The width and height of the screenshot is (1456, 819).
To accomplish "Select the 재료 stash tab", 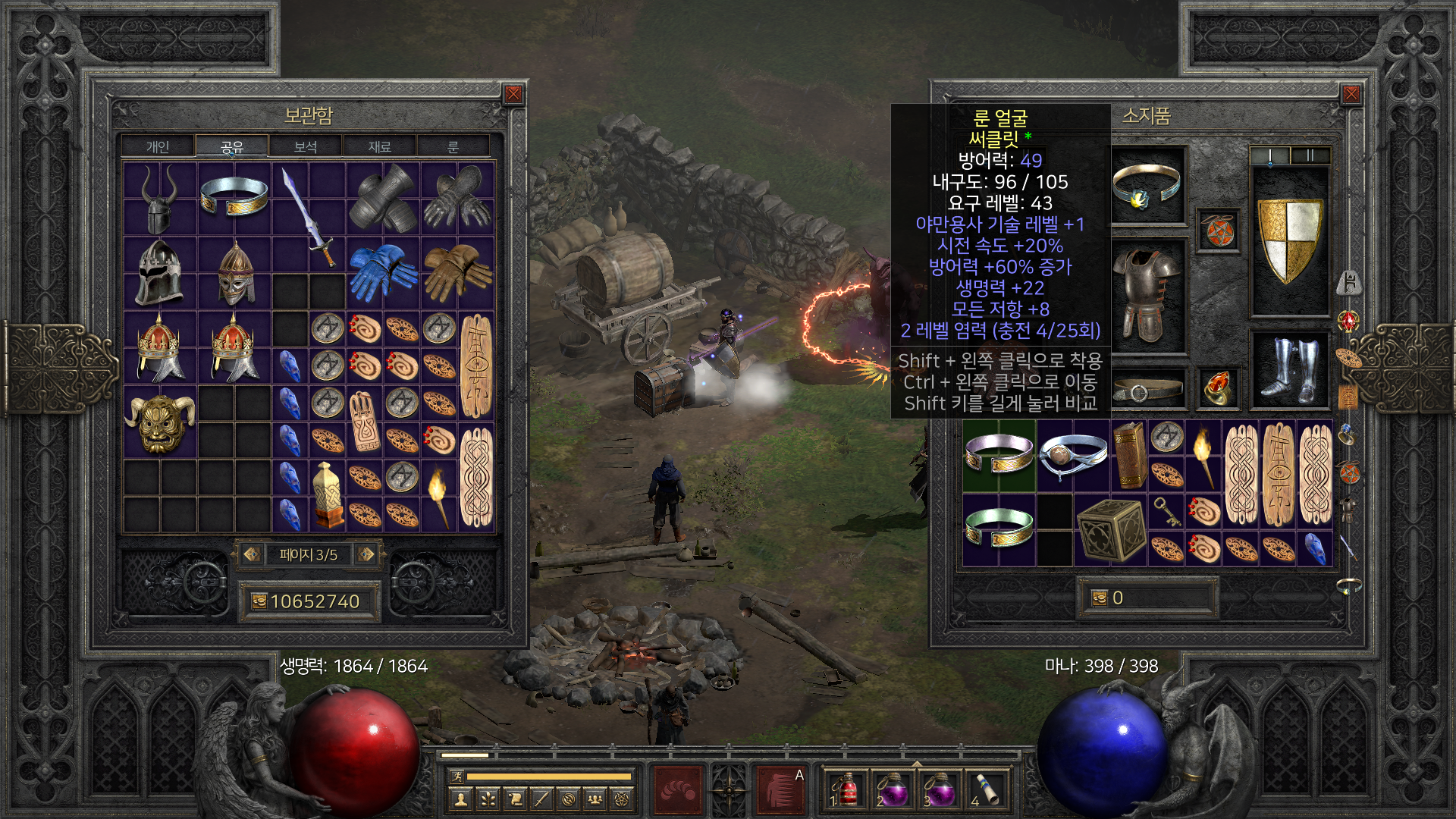I will [379, 146].
